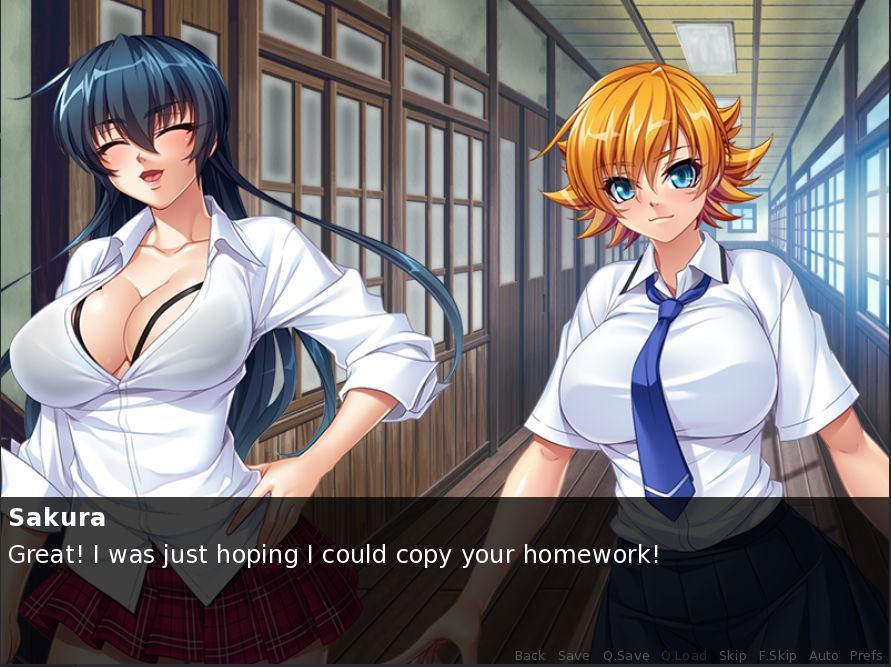Screen dimensions: 891x667
Task: Toggle Auto advance mode
Action: pos(823,656)
